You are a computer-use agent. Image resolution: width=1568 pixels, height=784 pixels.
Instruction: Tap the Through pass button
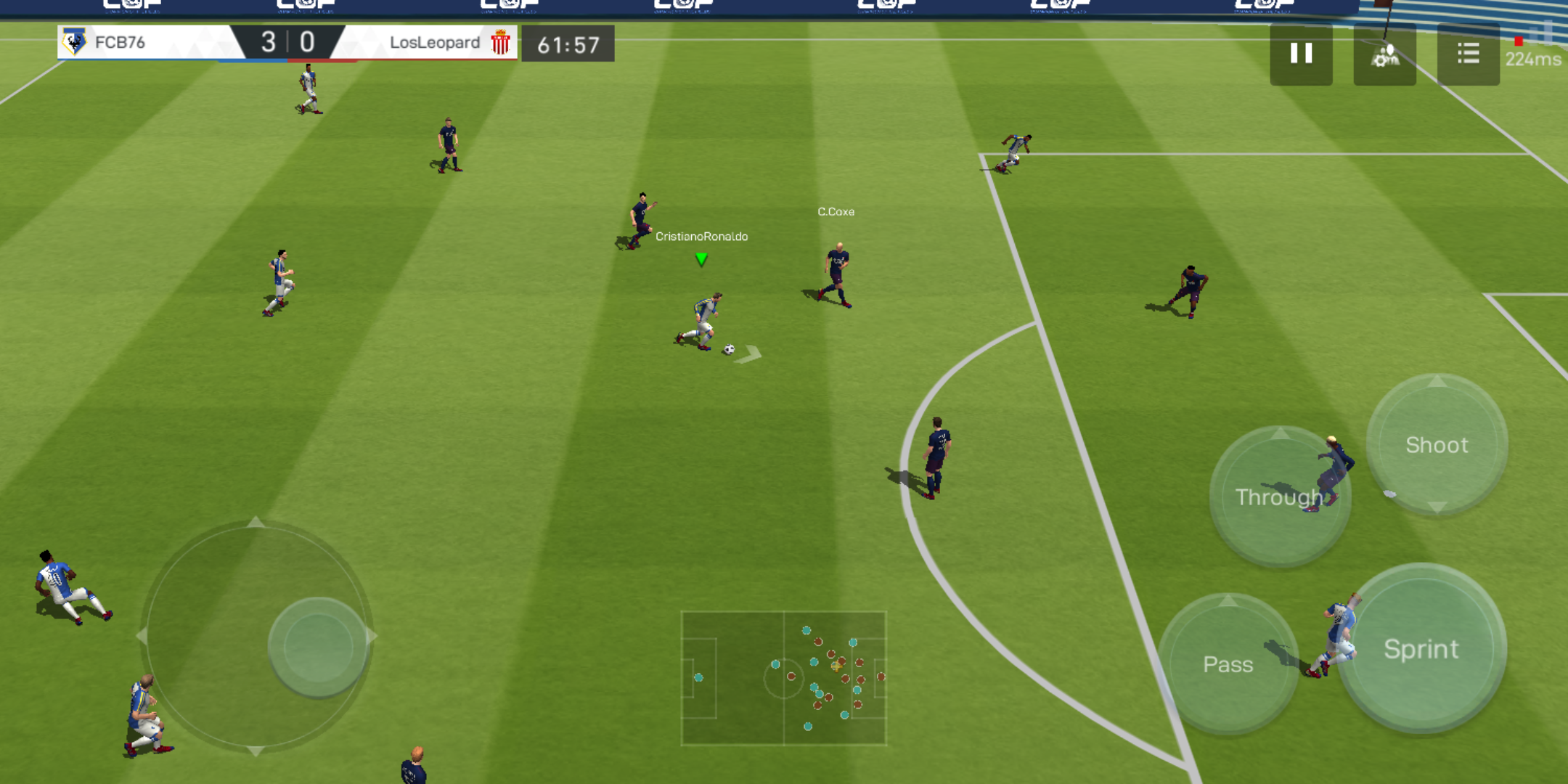click(x=1279, y=497)
